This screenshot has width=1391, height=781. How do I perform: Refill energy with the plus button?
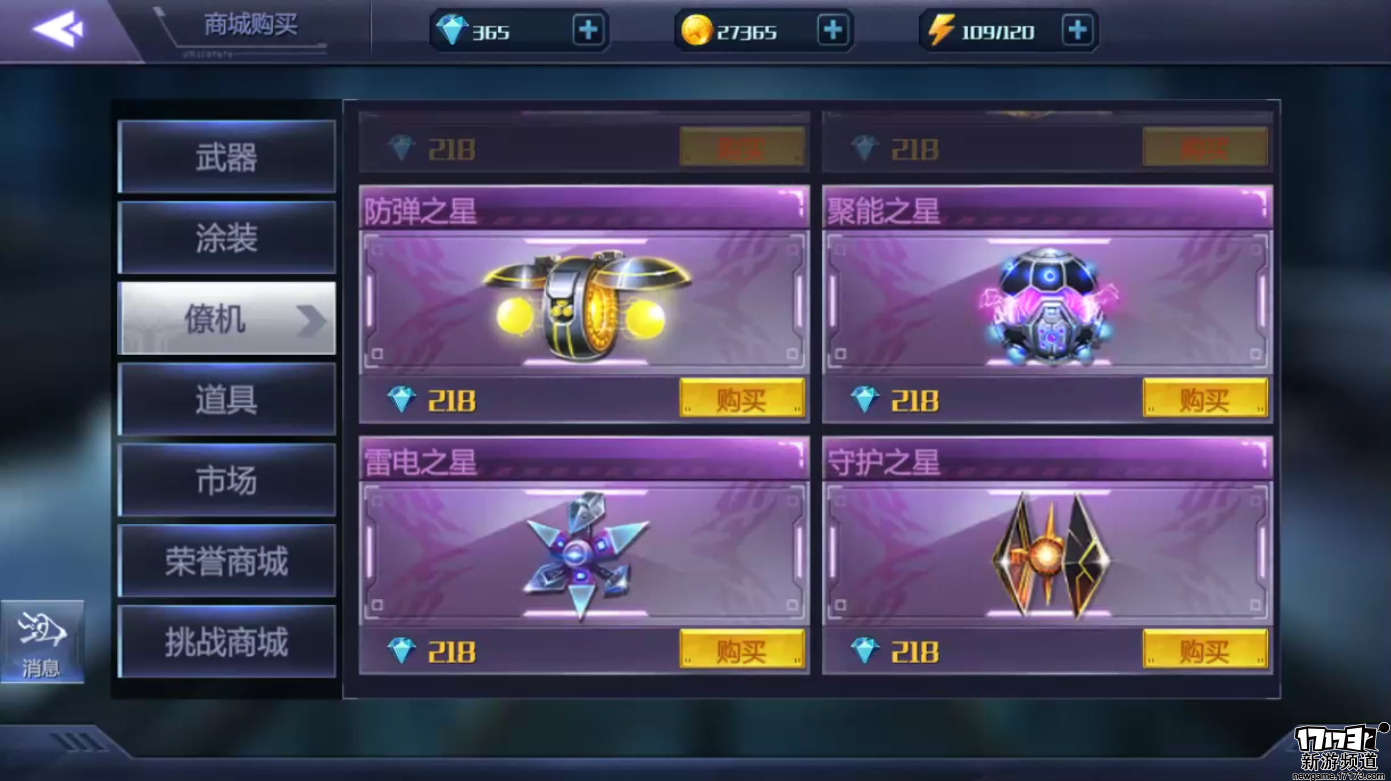pyautogui.click(x=1077, y=31)
